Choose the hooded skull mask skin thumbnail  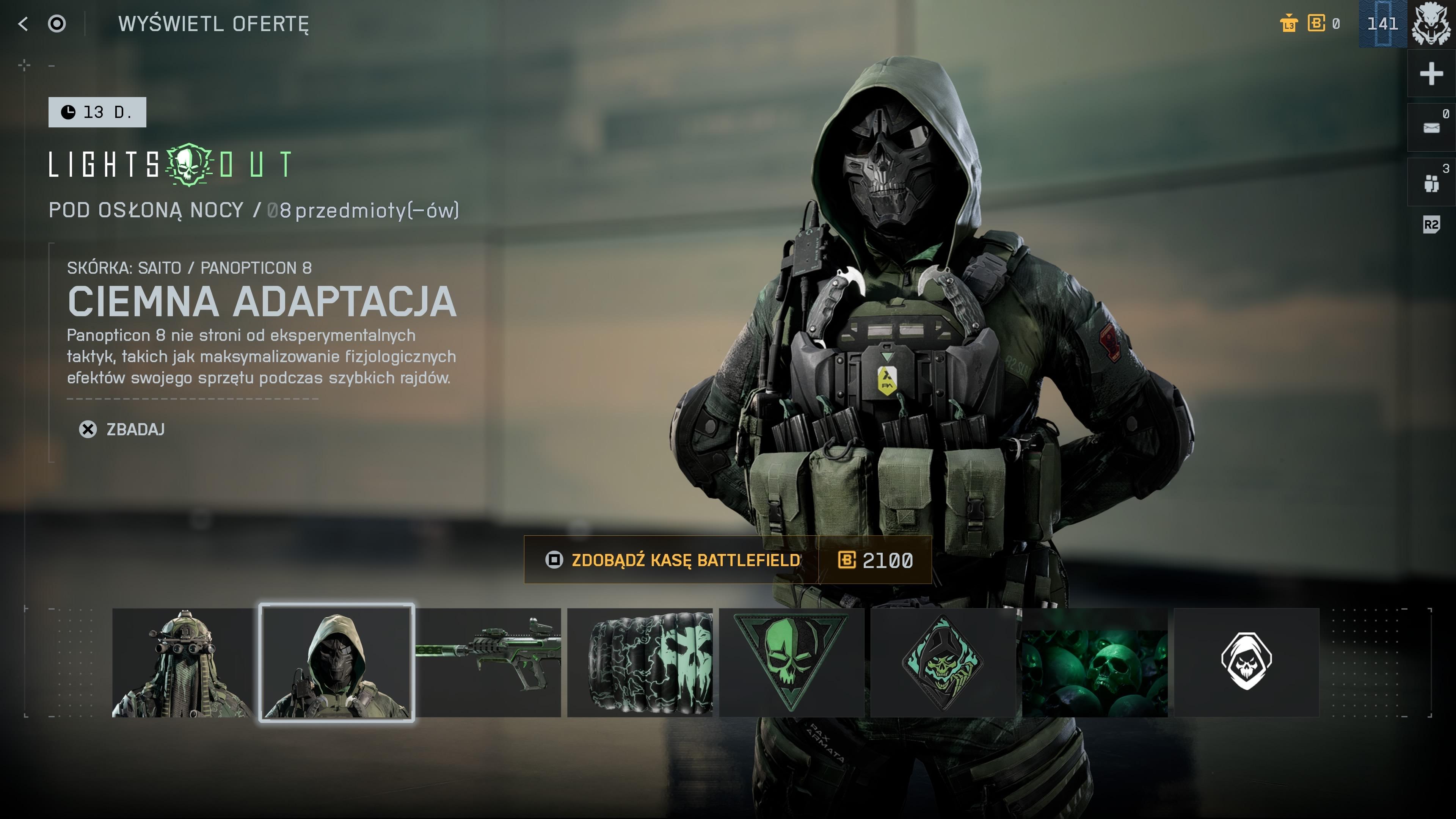click(x=337, y=662)
